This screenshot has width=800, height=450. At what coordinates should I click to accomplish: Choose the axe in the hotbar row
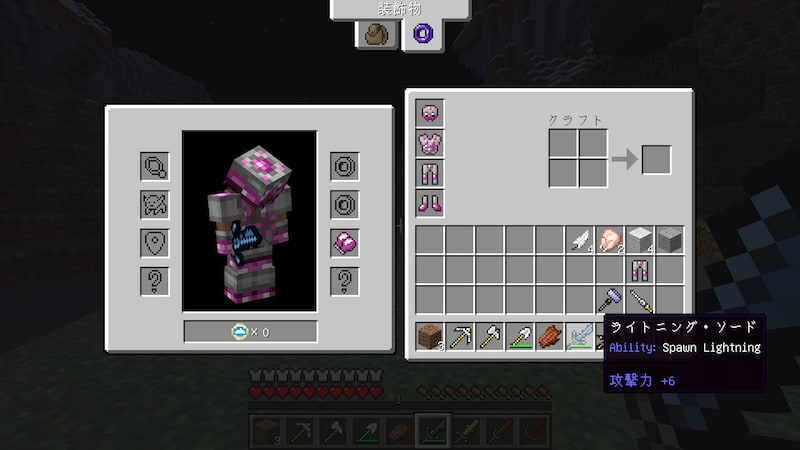490,337
